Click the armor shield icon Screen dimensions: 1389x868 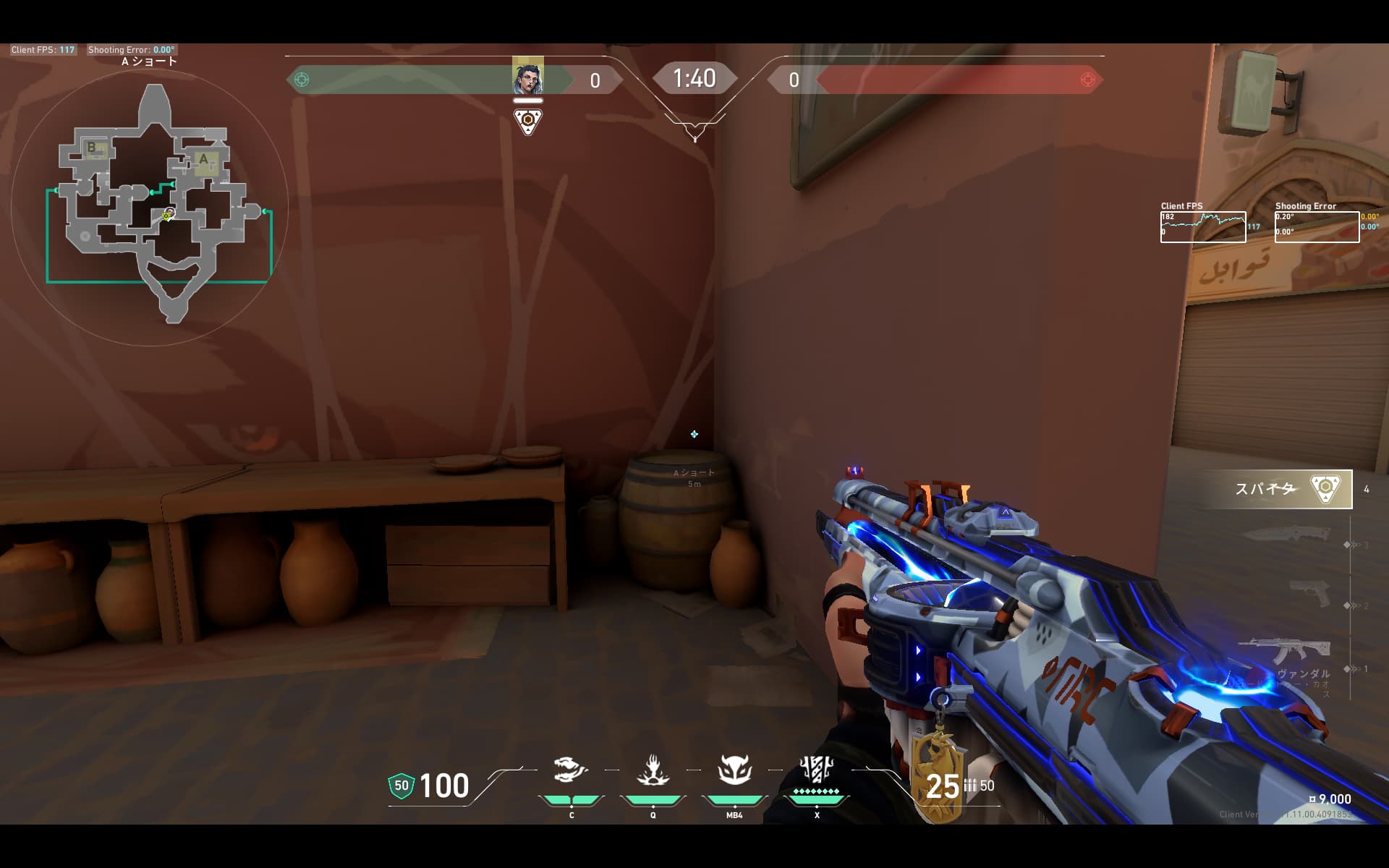coord(402,786)
